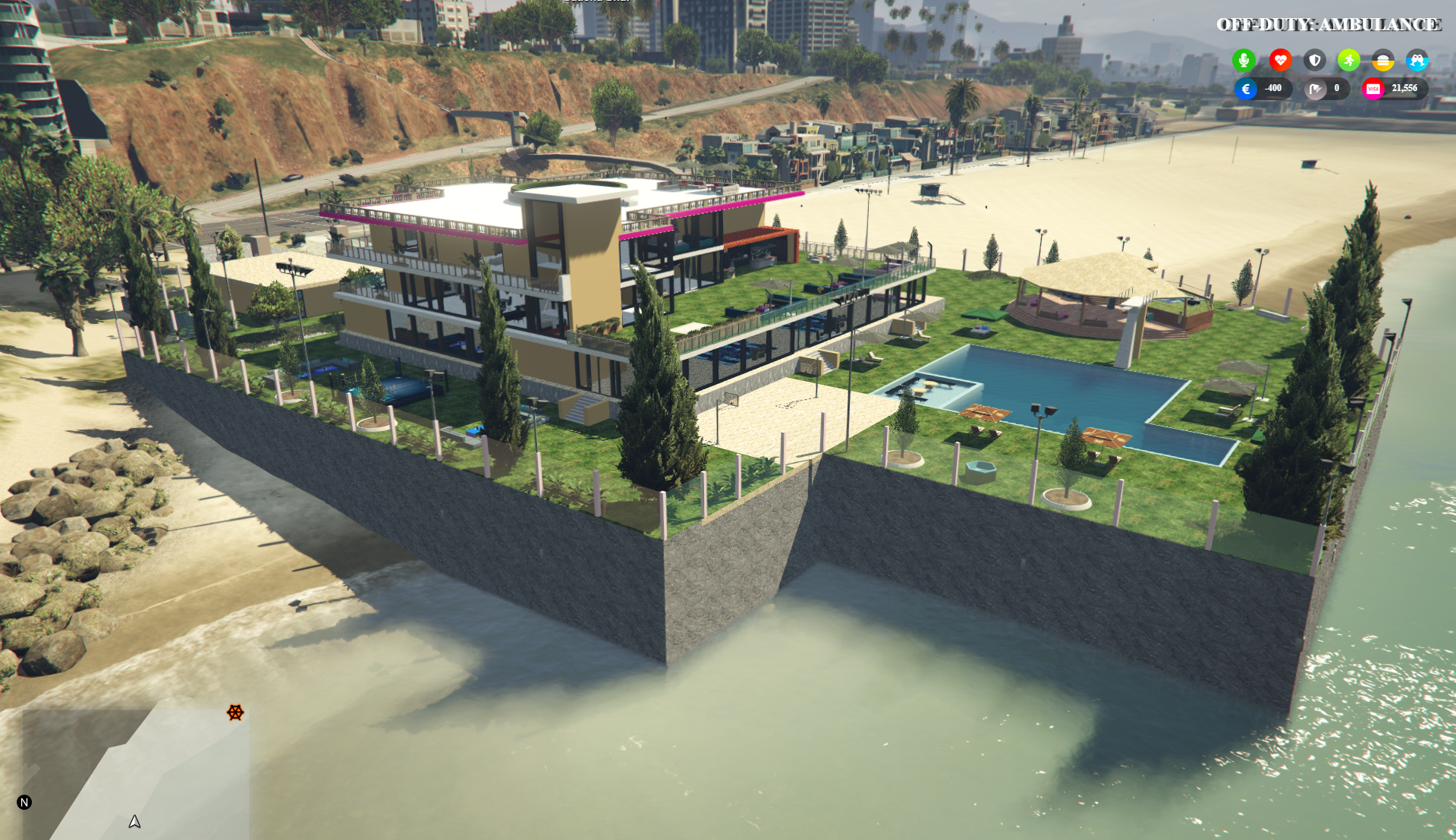
Task: Click the orange hexagon blip on minimap
Action: coord(235,713)
